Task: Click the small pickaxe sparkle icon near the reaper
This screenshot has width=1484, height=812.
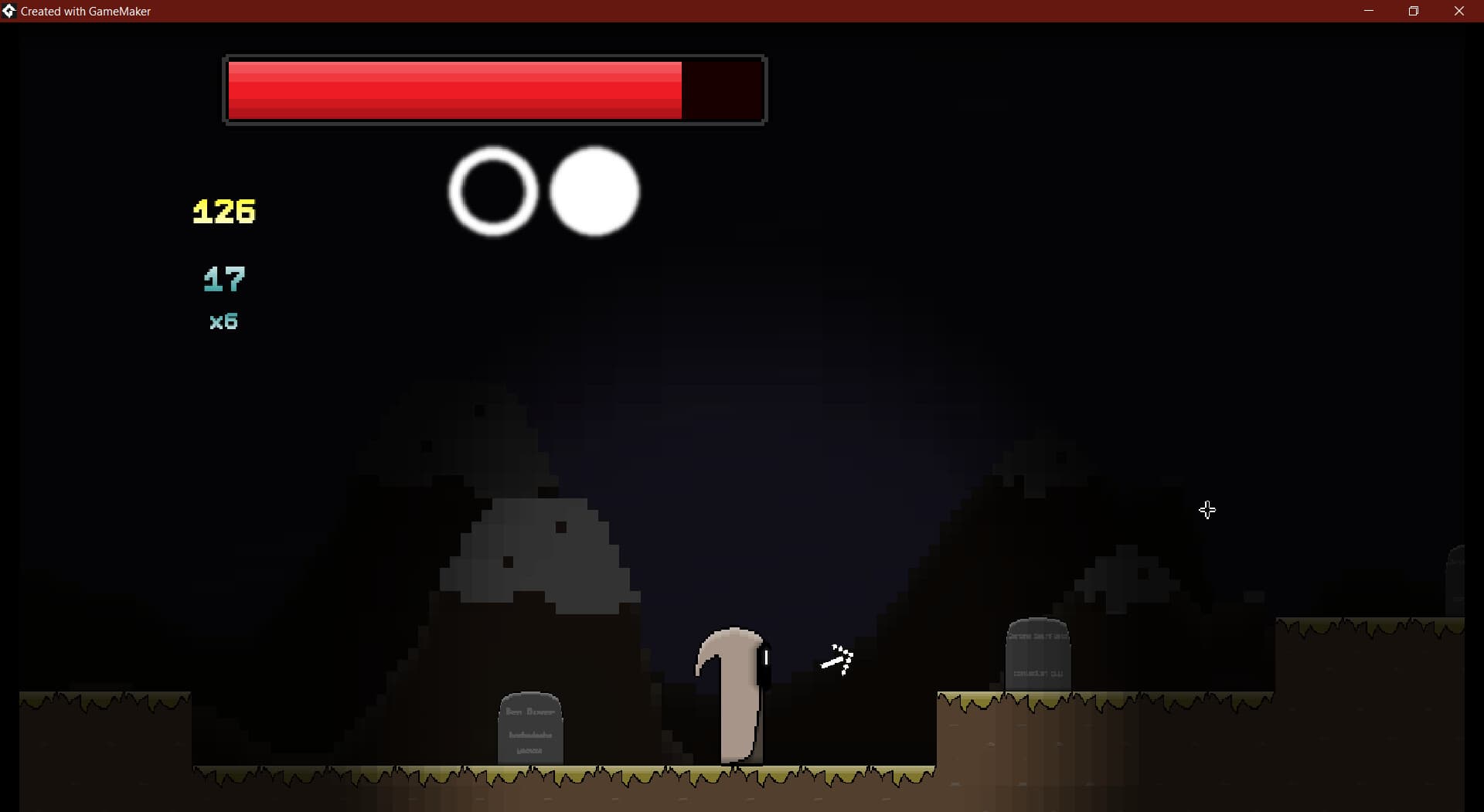Action: [x=839, y=661]
